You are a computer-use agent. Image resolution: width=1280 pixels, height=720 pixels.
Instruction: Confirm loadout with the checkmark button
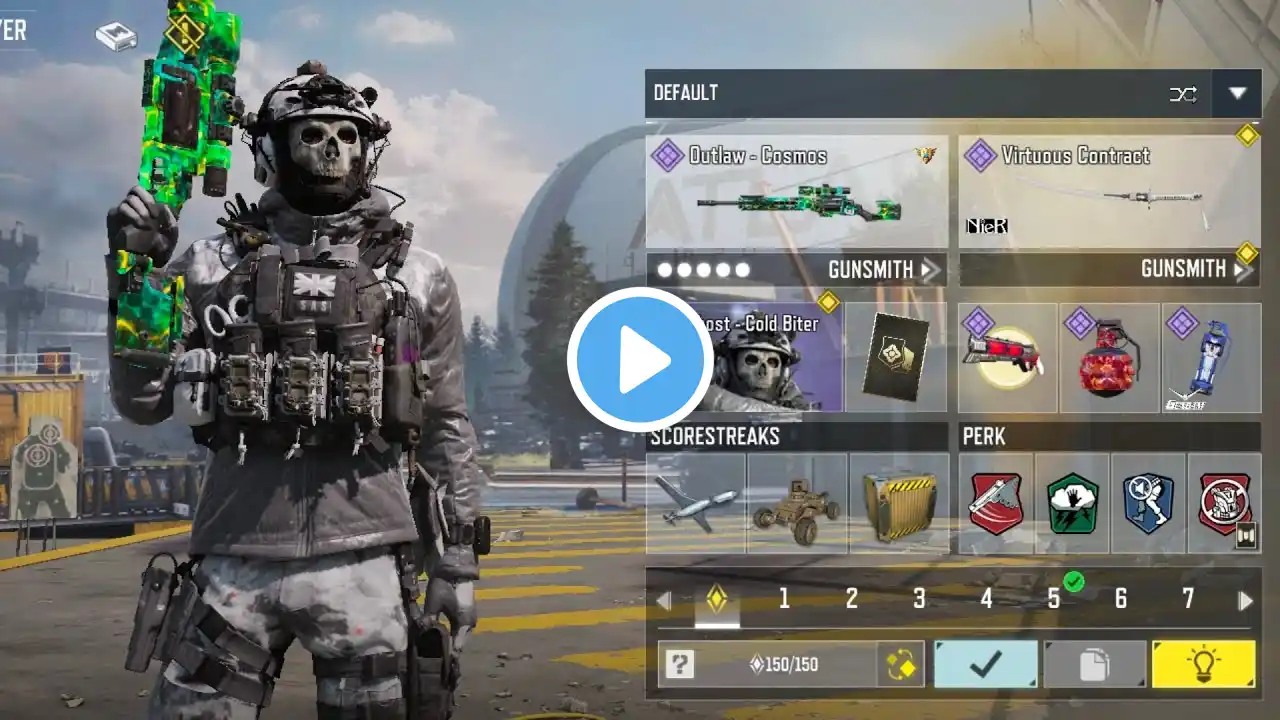coord(985,665)
